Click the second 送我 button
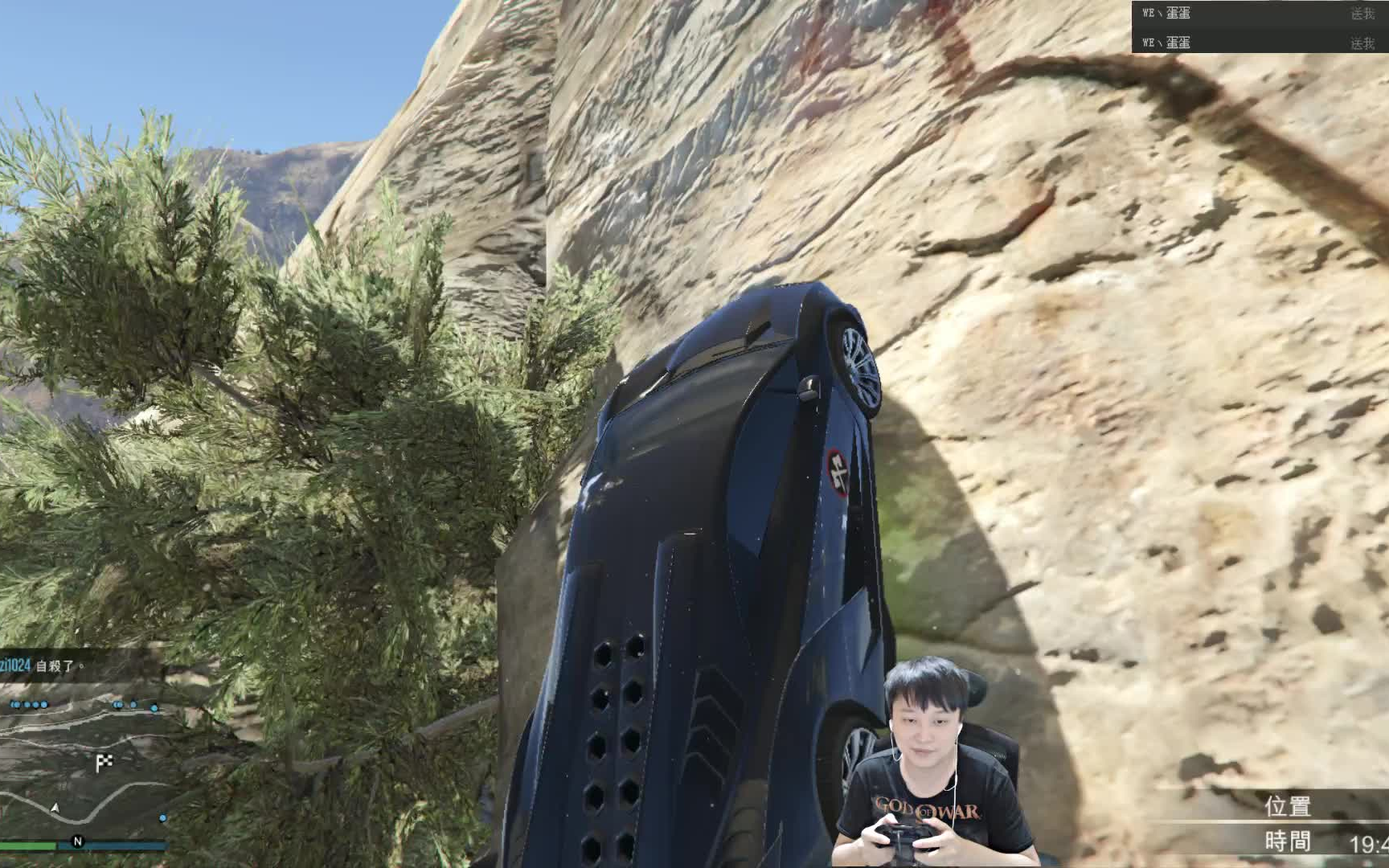This screenshot has width=1389, height=868. [x=1360, y=44]
